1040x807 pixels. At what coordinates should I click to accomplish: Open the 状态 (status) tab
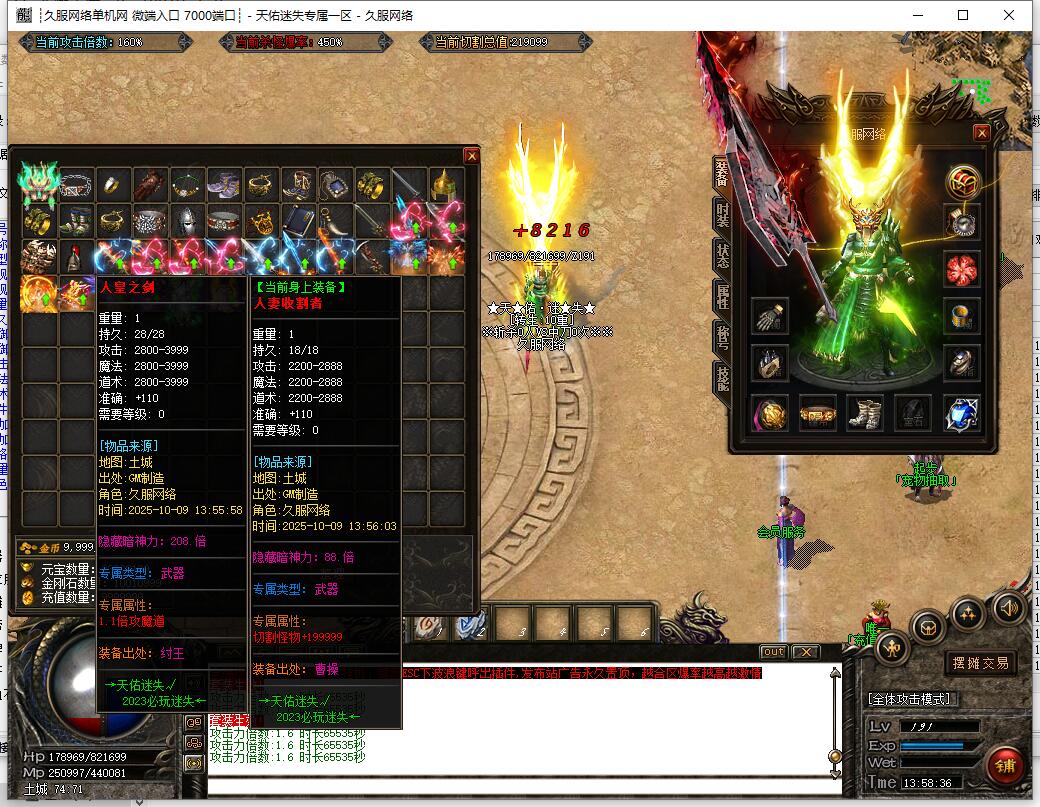tap(722, 254)
